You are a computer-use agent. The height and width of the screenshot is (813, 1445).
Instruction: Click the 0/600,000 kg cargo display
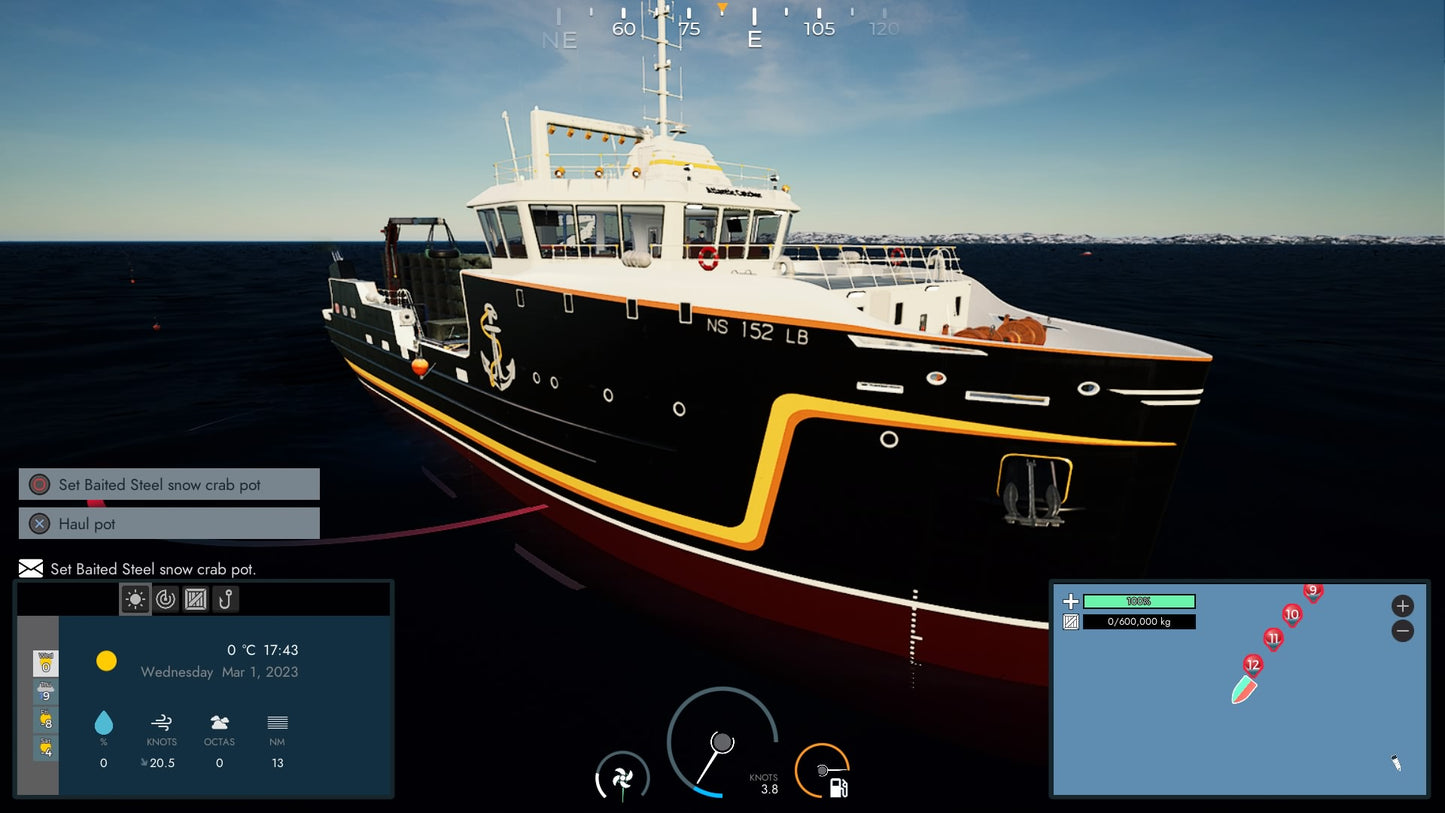coord(1139,621)
